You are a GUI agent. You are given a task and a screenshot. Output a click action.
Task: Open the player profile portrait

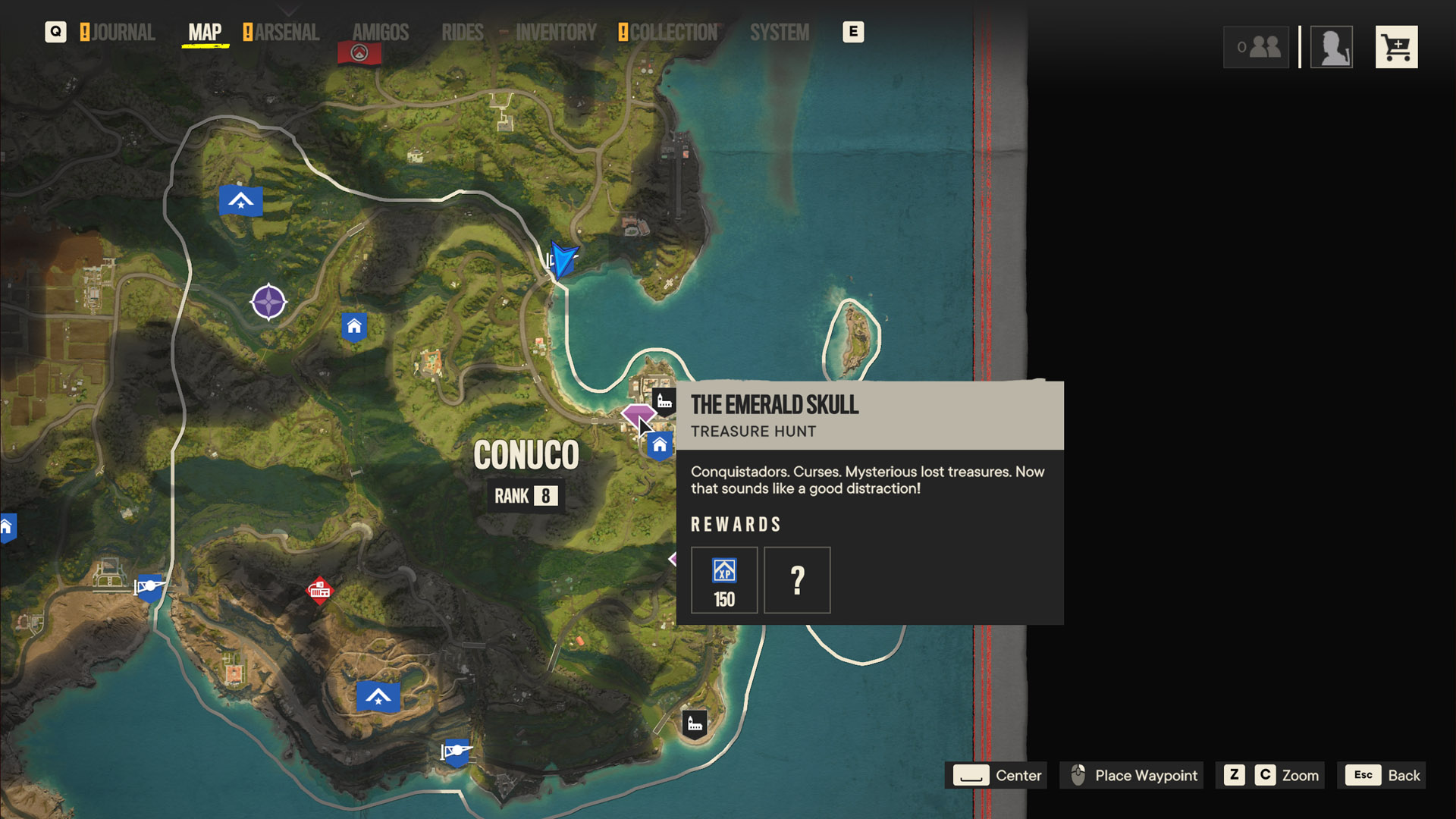1332,48
